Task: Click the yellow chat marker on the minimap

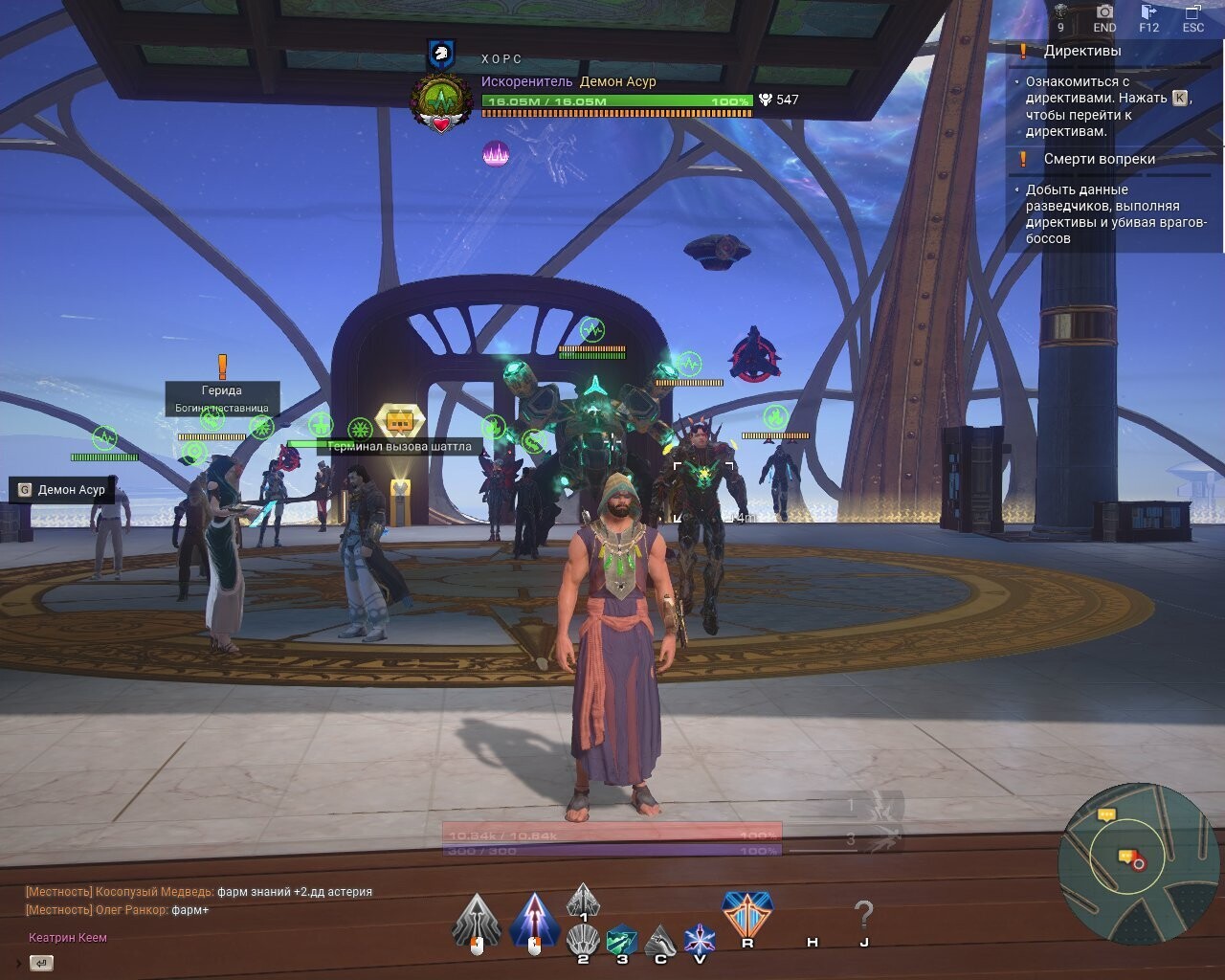Action: (1107, 814)
